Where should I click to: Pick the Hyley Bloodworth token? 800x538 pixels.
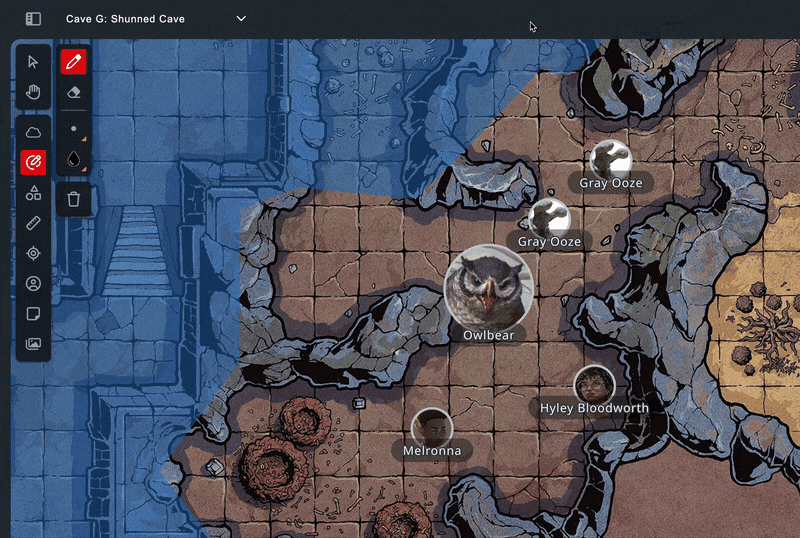click(x=593, y=385)
